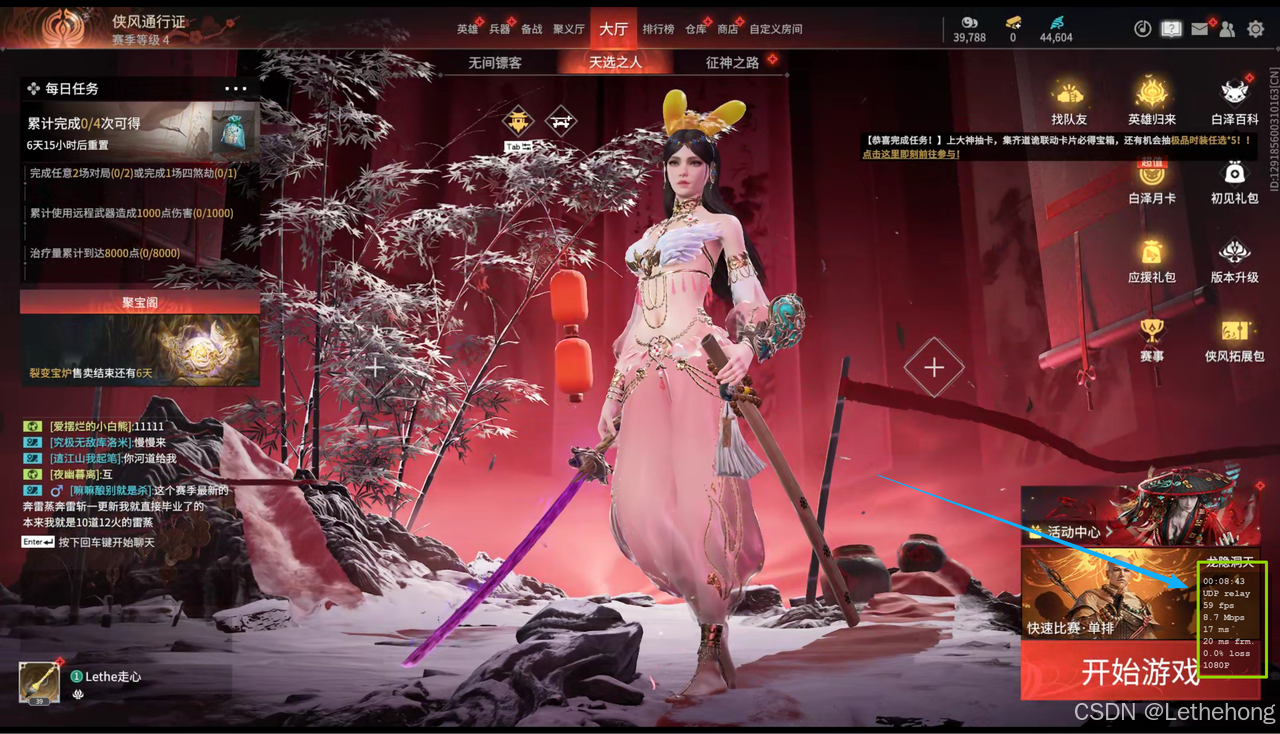Switch to the 征神之路 tab
The image size is (1280, 734).
[x=732, y=62]
